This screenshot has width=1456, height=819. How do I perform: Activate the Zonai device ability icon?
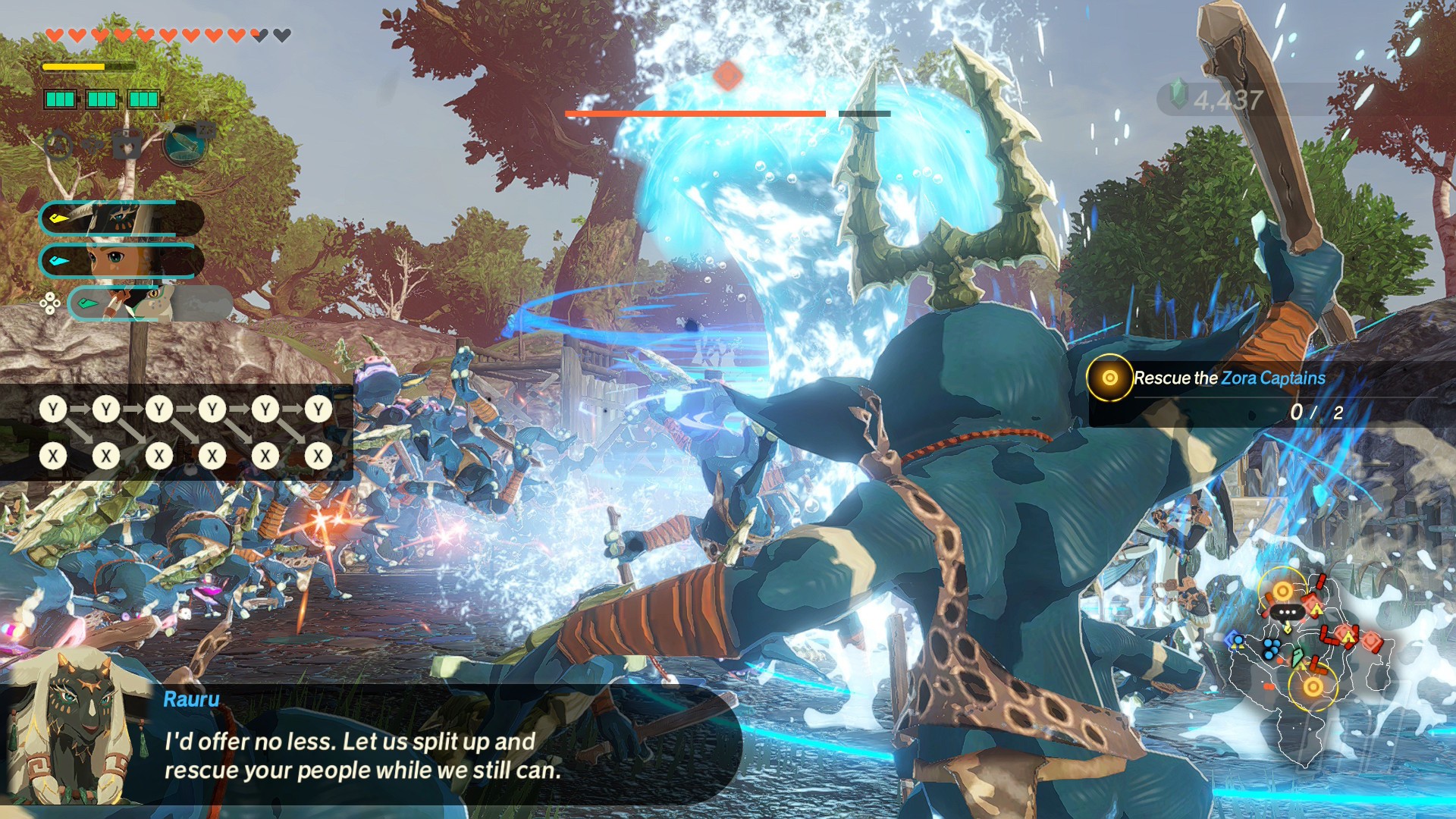(184, 143)
